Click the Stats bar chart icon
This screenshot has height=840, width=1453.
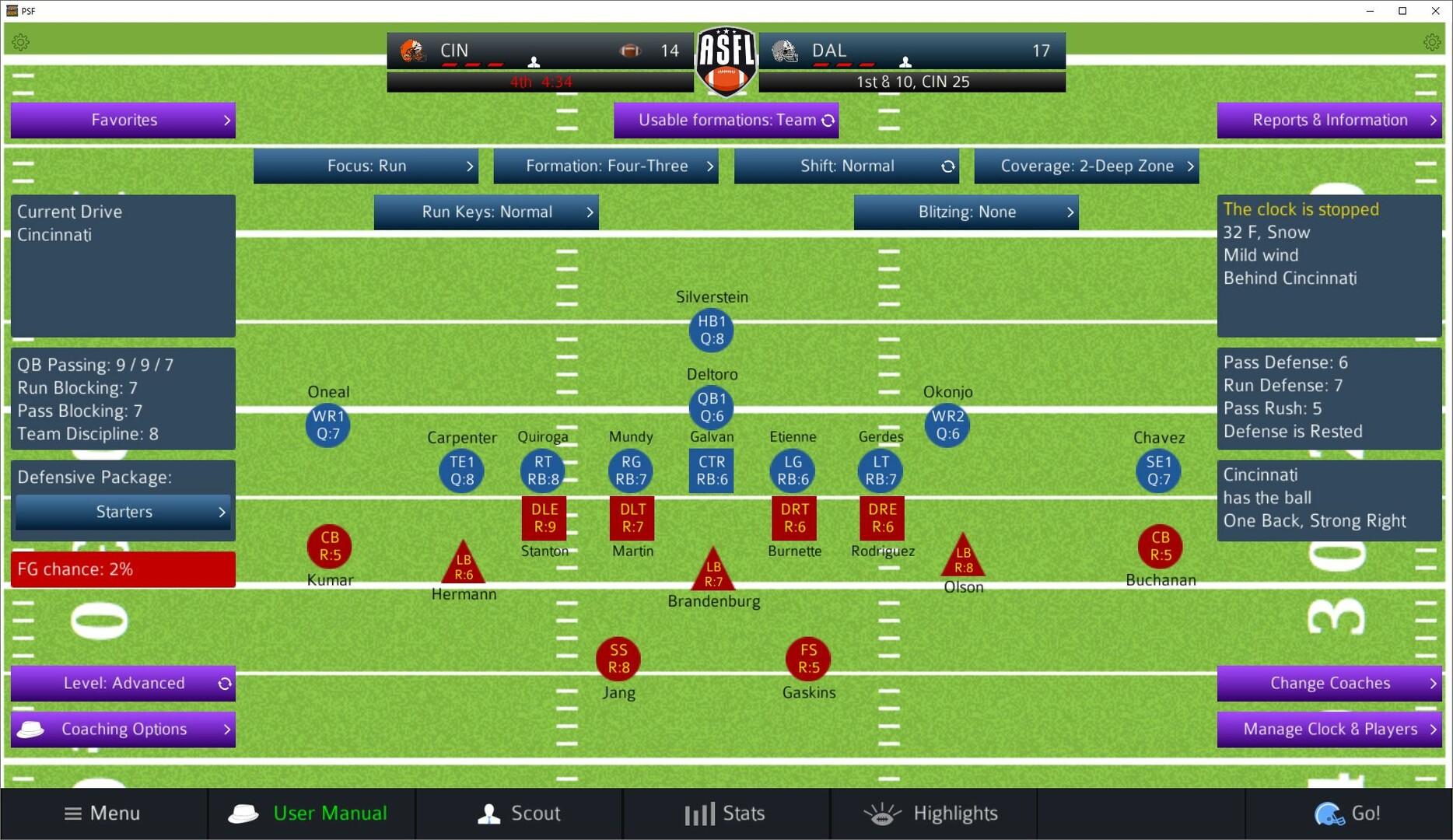coord(699,813)
